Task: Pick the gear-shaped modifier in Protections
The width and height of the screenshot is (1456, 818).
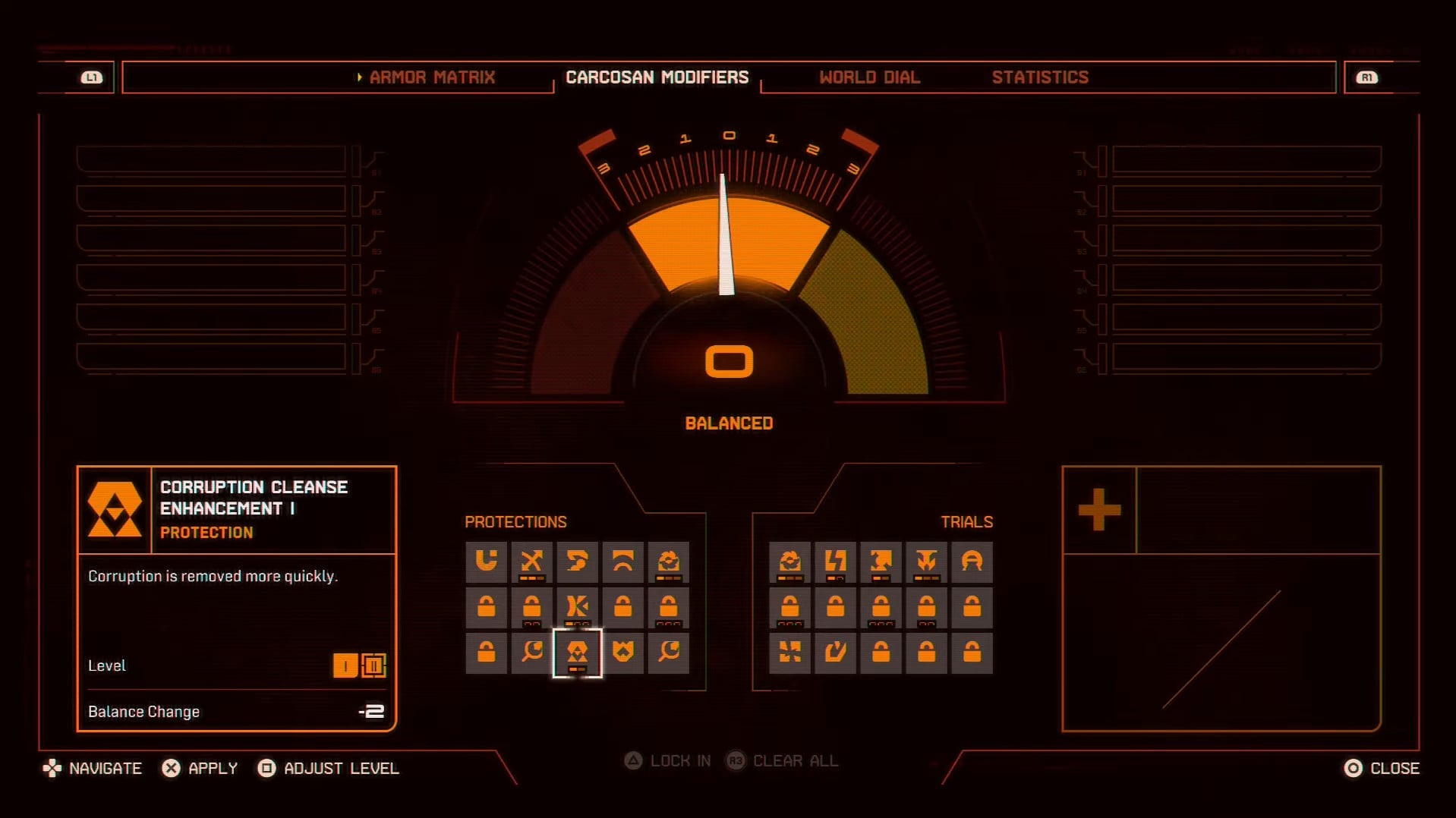Action: pyautogui.click(x=668, y=562)
